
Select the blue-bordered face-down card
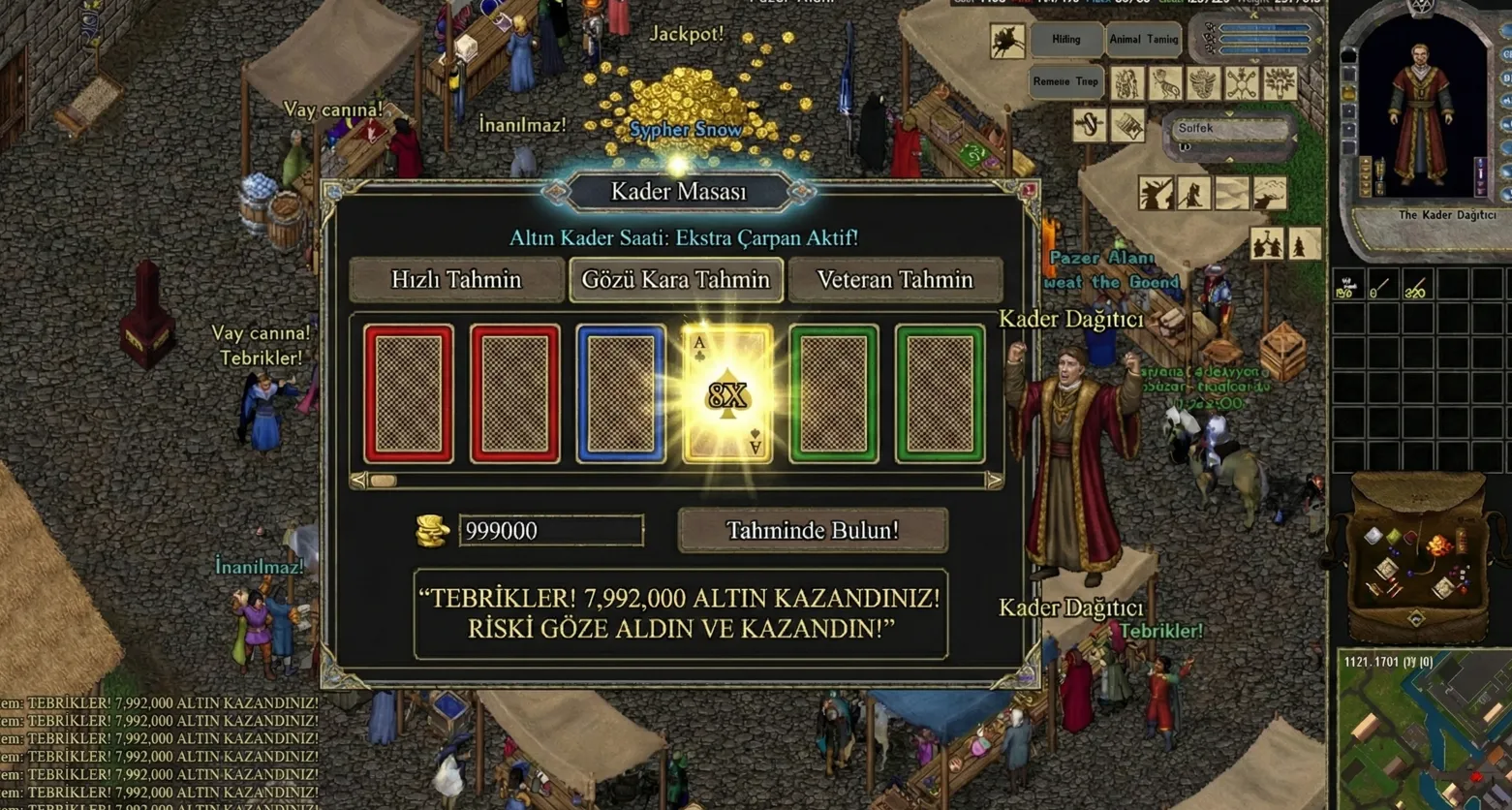tap(621, 393)
